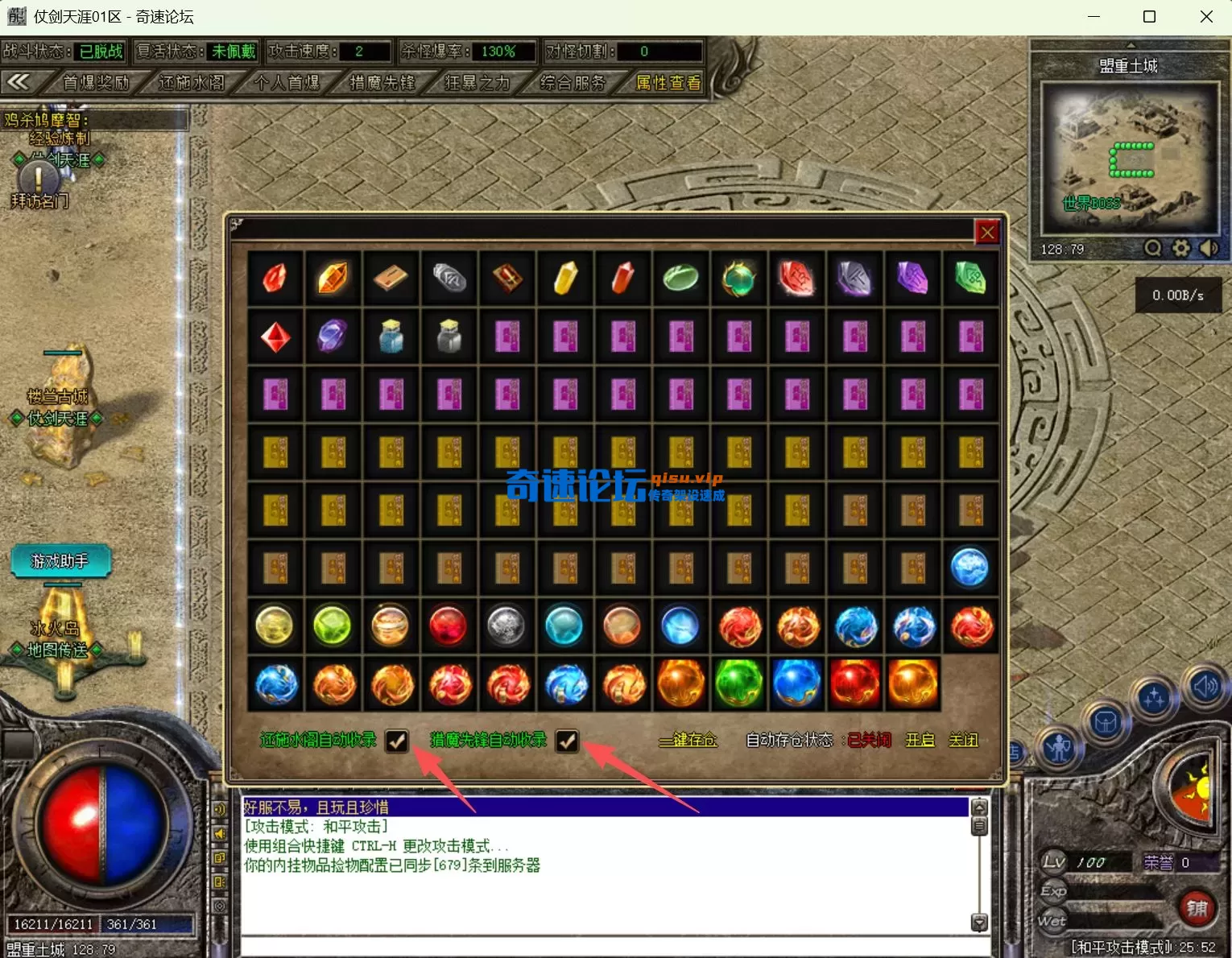
Task: Turn on auto-storage with 开启
Action: pyautogui.click(x=920, y=740)
